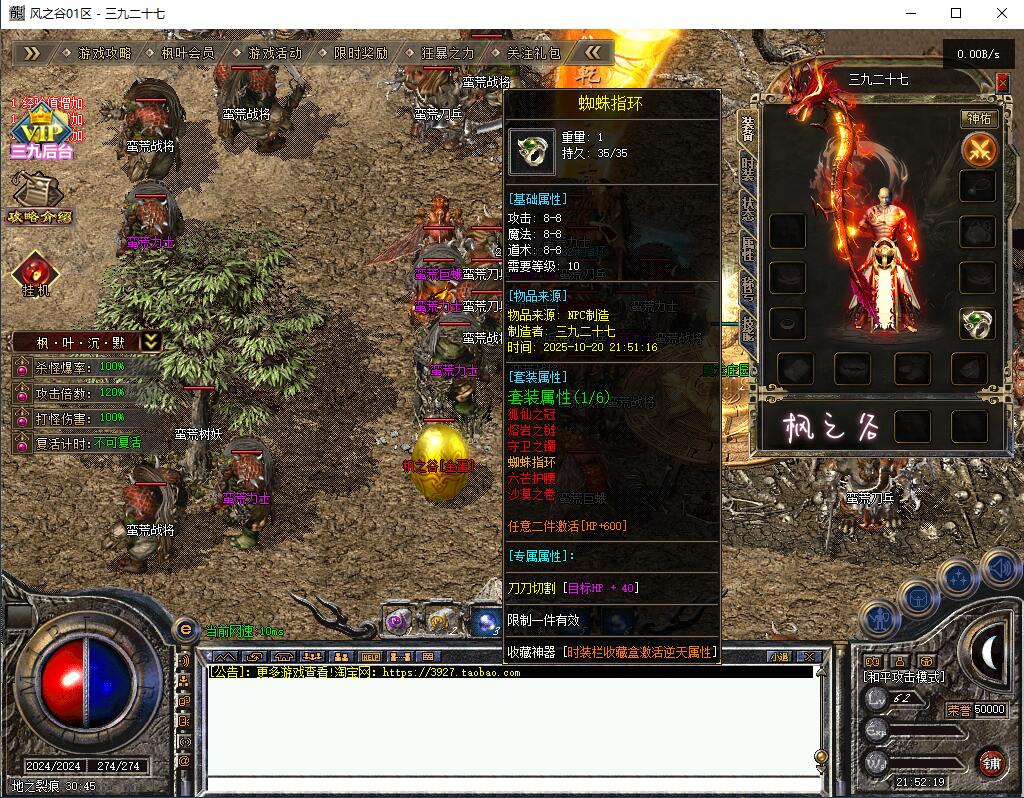Open the 游戏攻略 game guide menu
The height and width of the screenshot is (798, 1024).
click(x=104, y=53)
